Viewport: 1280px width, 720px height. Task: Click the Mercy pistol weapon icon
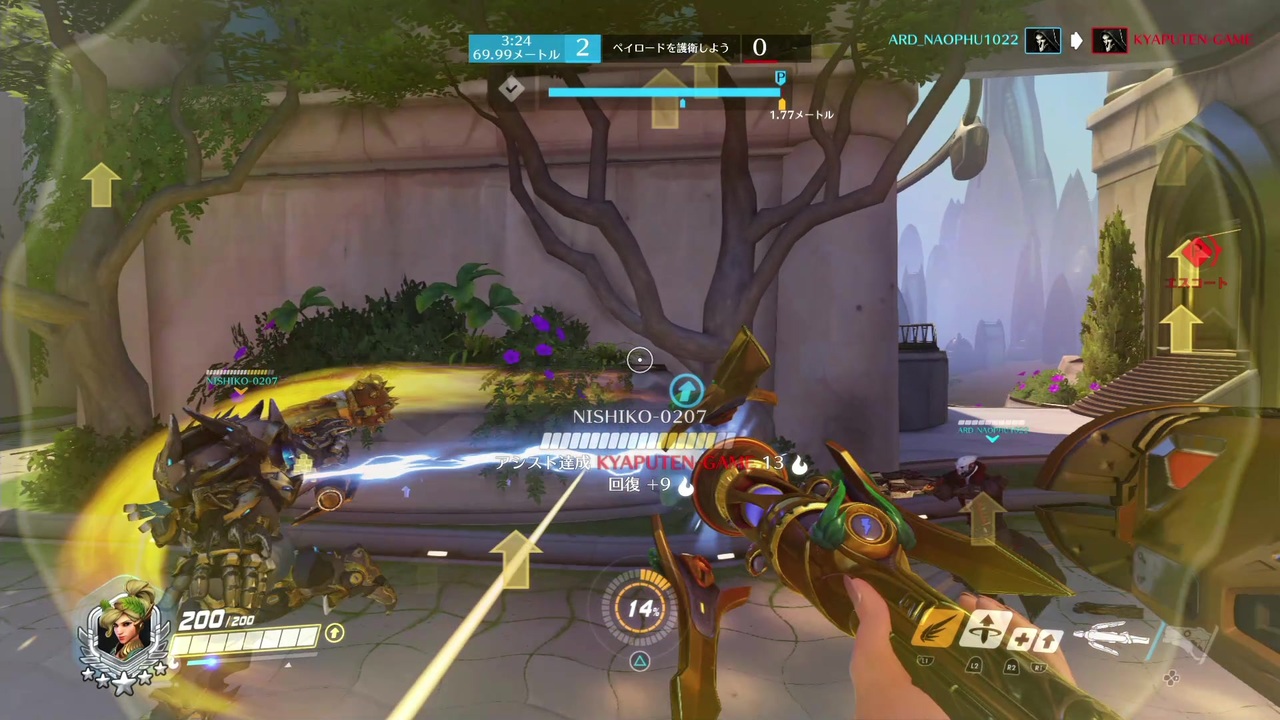click(x=1190, y=640)
